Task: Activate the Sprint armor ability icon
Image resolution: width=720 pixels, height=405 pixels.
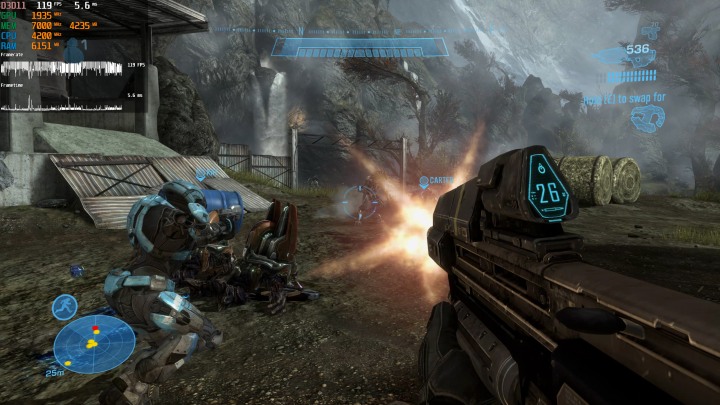Action: click(64, 306)
